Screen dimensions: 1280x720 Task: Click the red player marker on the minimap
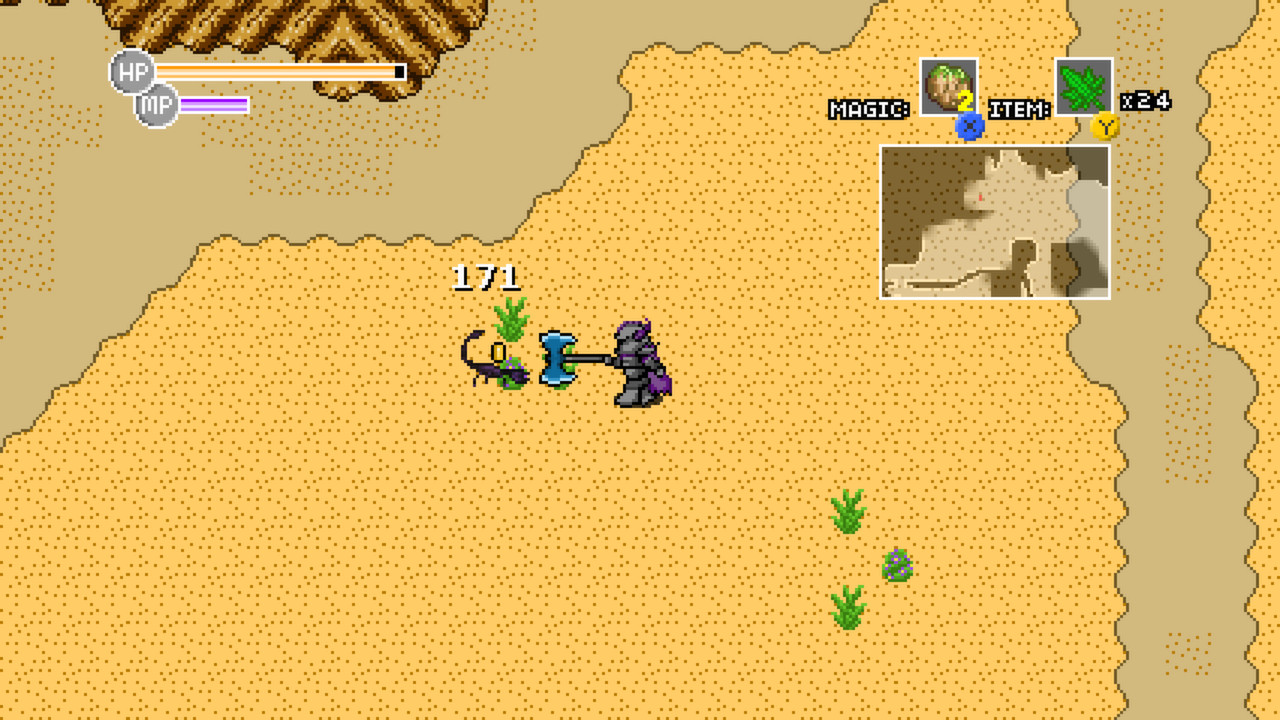(x=981, y=199)
